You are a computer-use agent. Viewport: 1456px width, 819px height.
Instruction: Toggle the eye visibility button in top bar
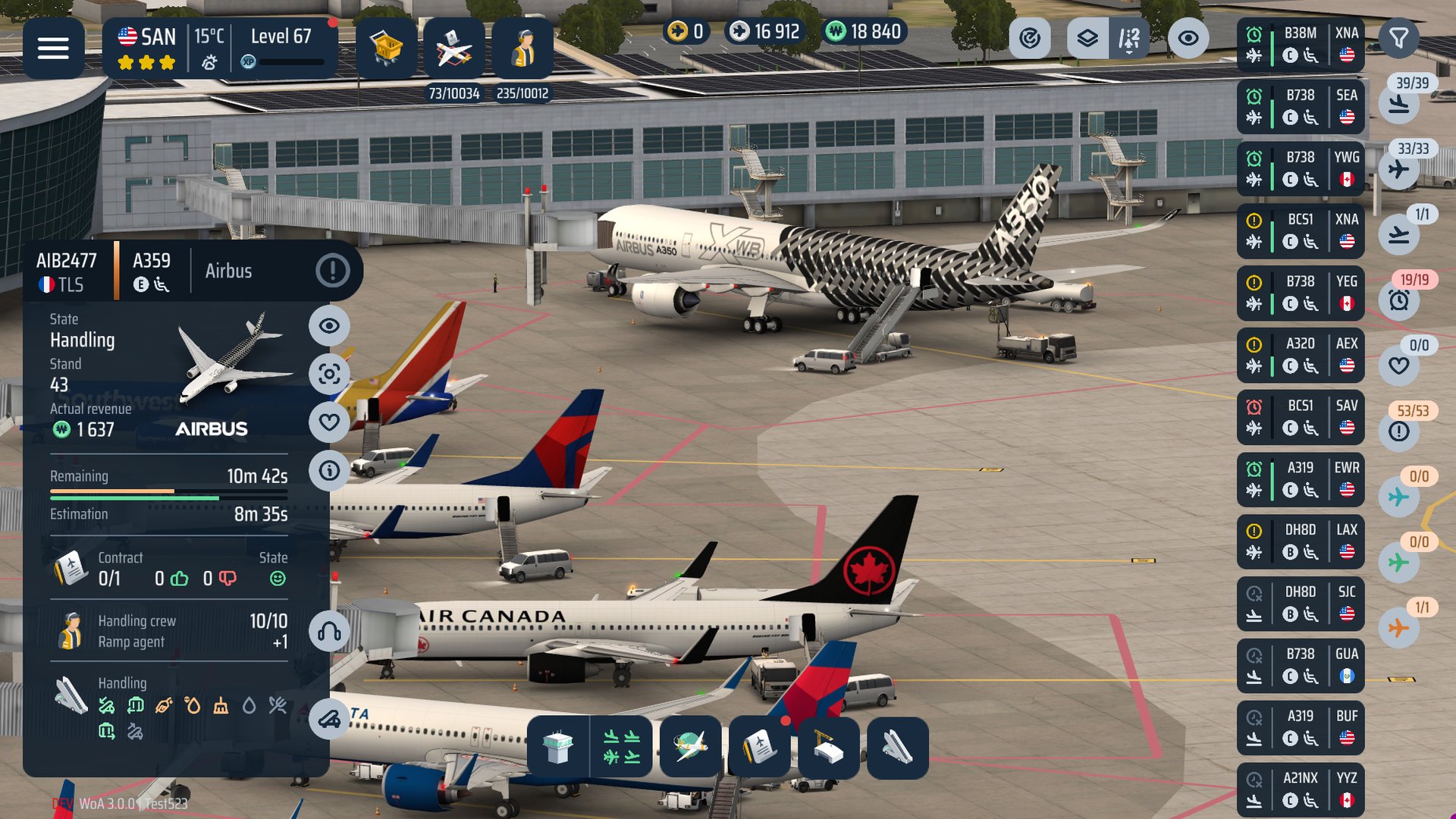tap(1188, 38)
